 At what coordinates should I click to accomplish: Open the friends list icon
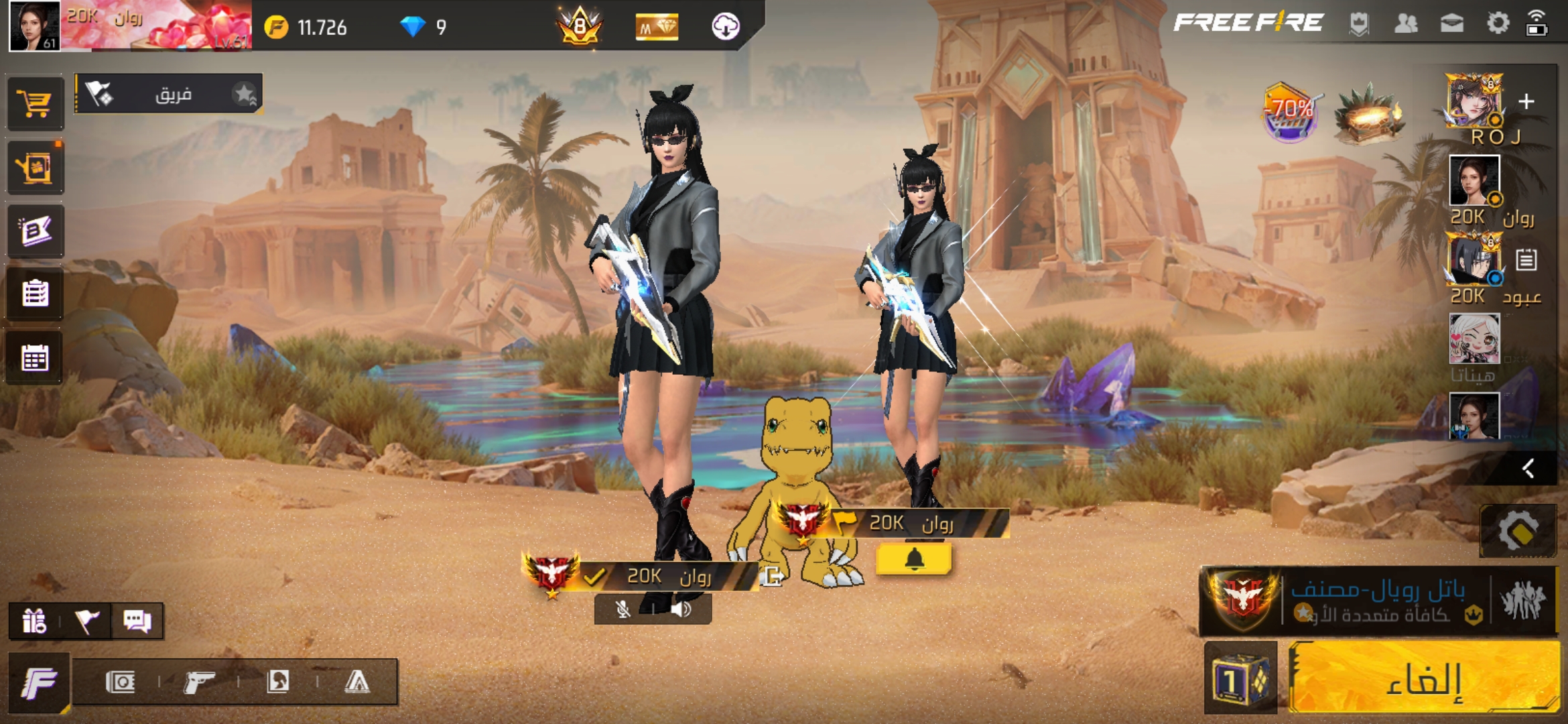1406,23
